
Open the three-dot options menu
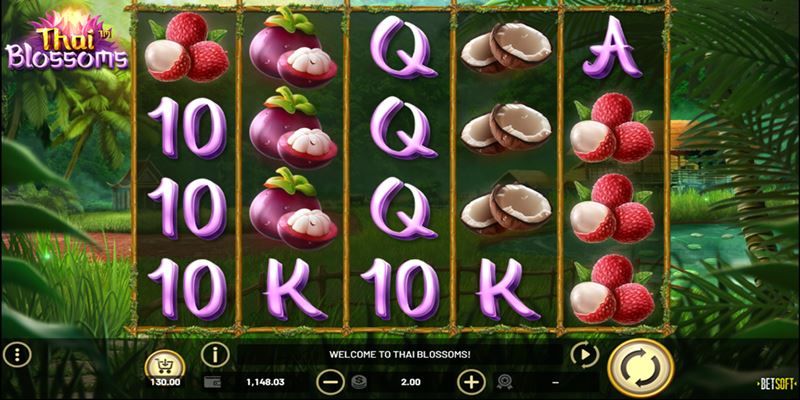click(x=15, y=353)
